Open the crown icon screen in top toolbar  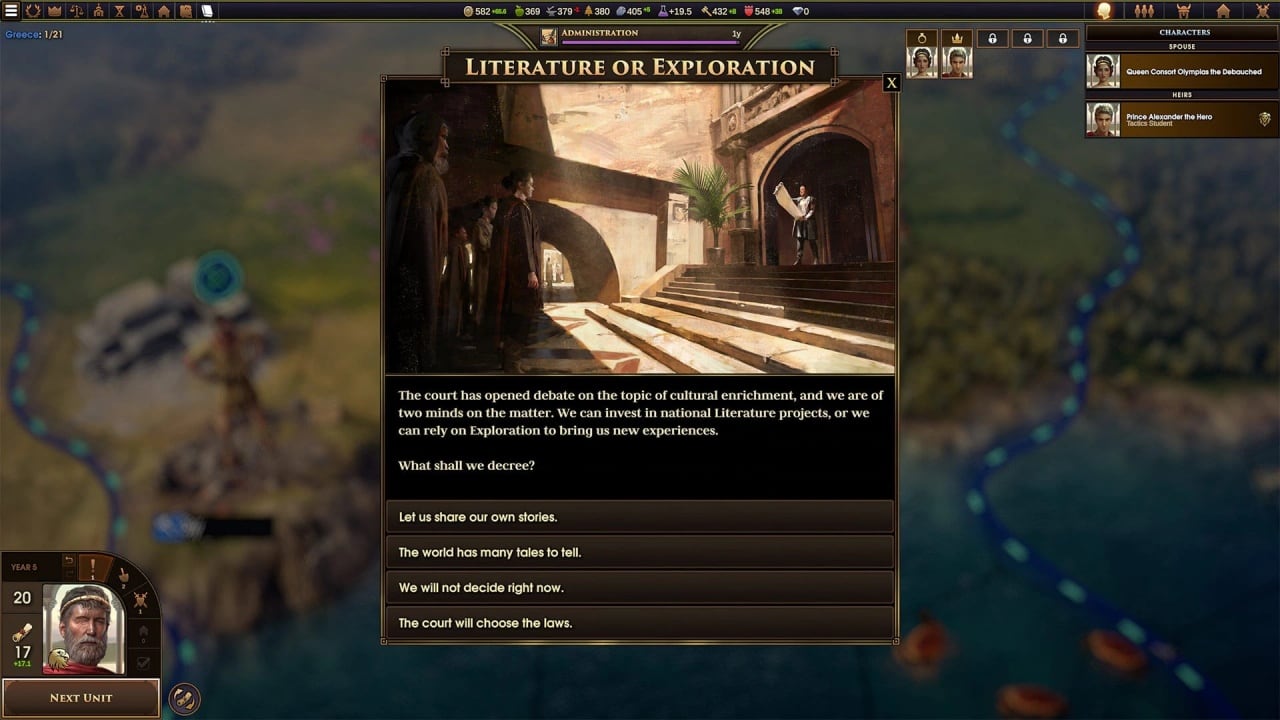pyautogui.click(x=55, y=11)
